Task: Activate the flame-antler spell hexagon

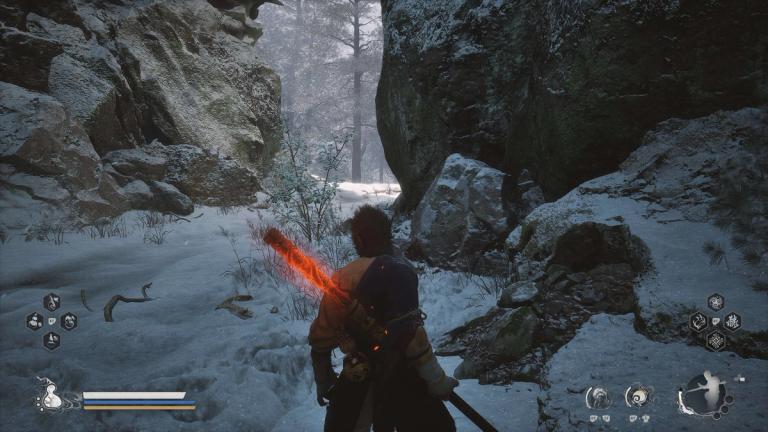Action: tap(698, 321)
